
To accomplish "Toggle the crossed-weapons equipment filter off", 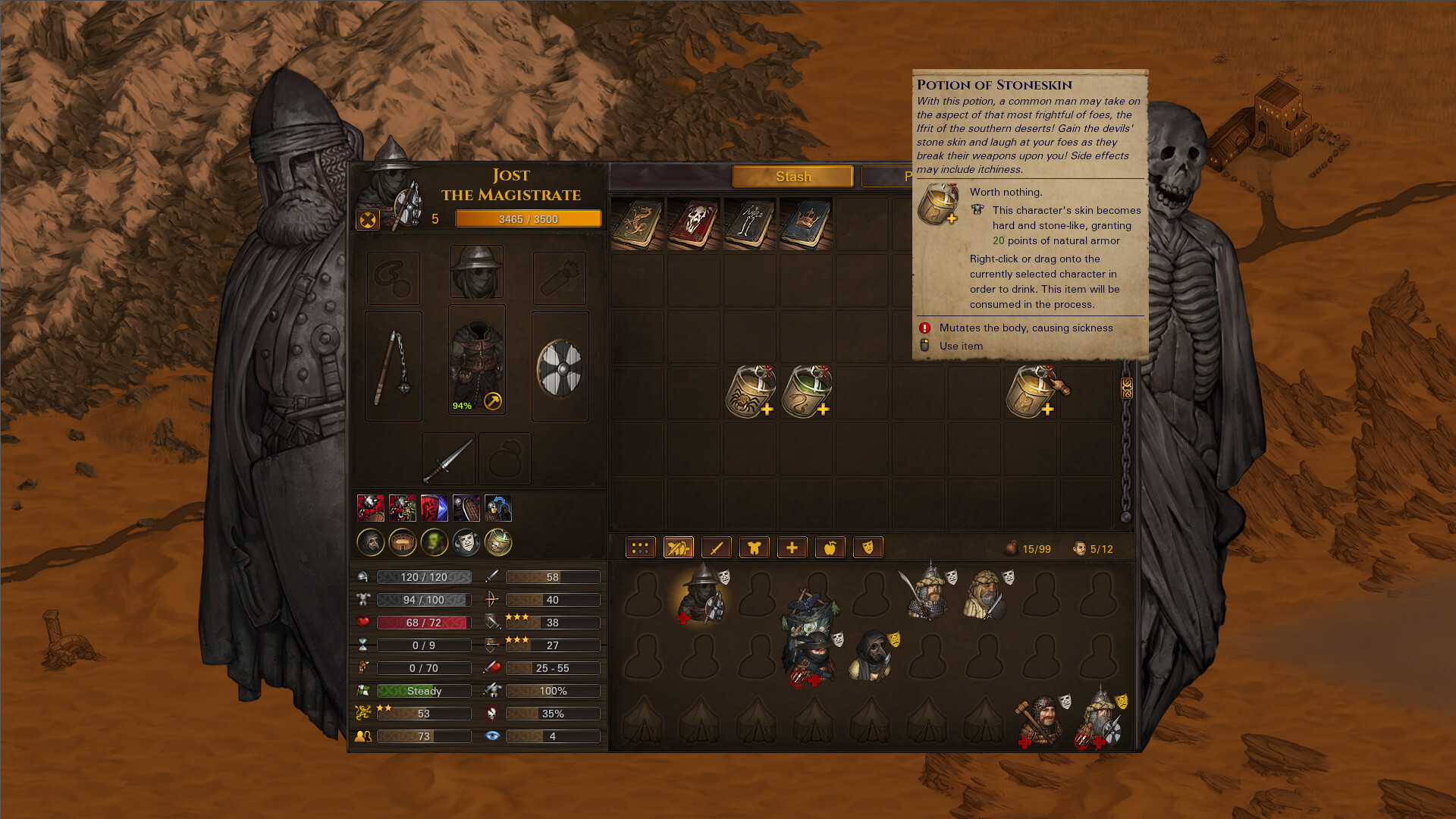I will (x=679, y=547).
